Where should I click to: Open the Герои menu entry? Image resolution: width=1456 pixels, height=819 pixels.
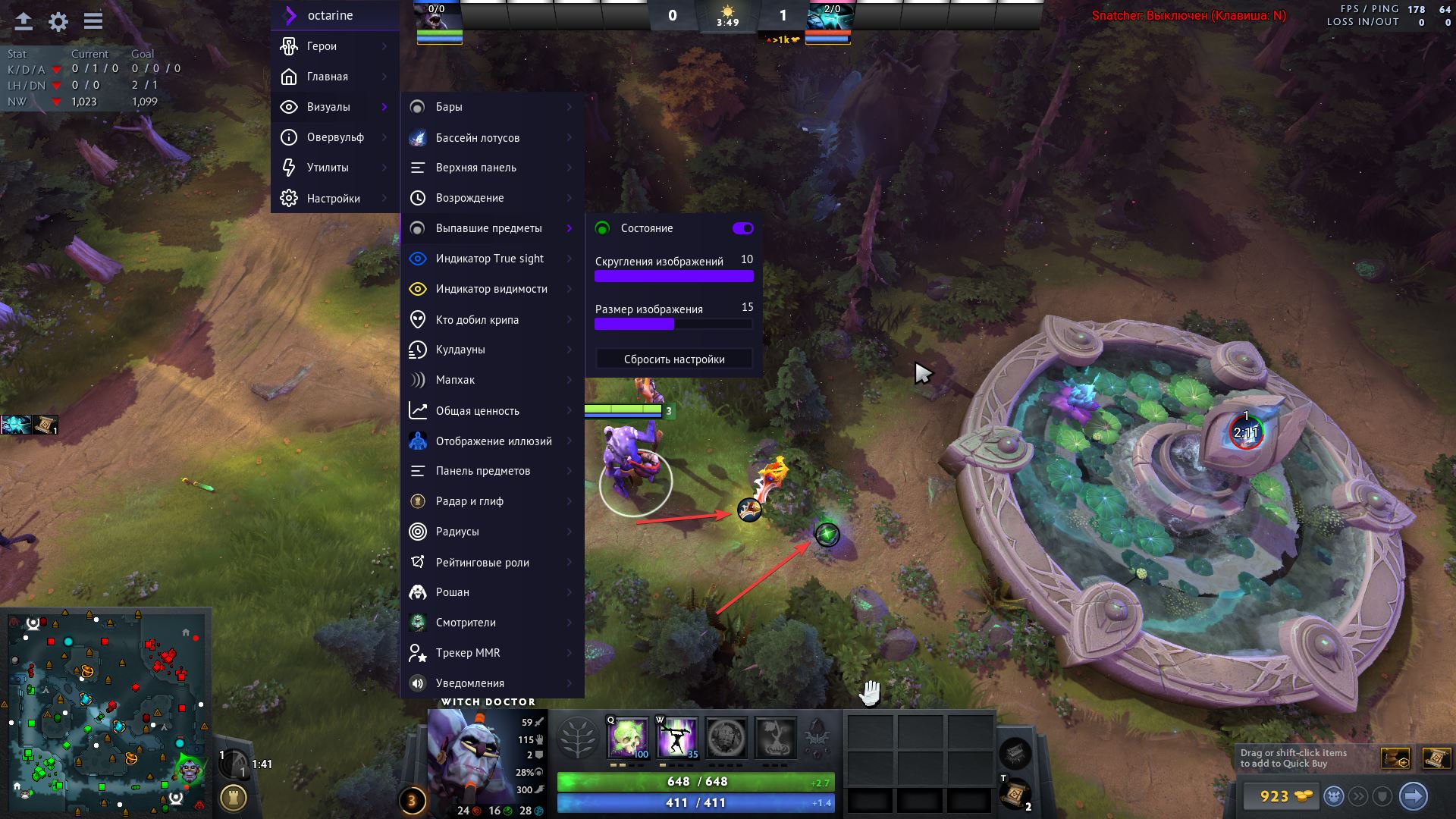pos(334,46)
